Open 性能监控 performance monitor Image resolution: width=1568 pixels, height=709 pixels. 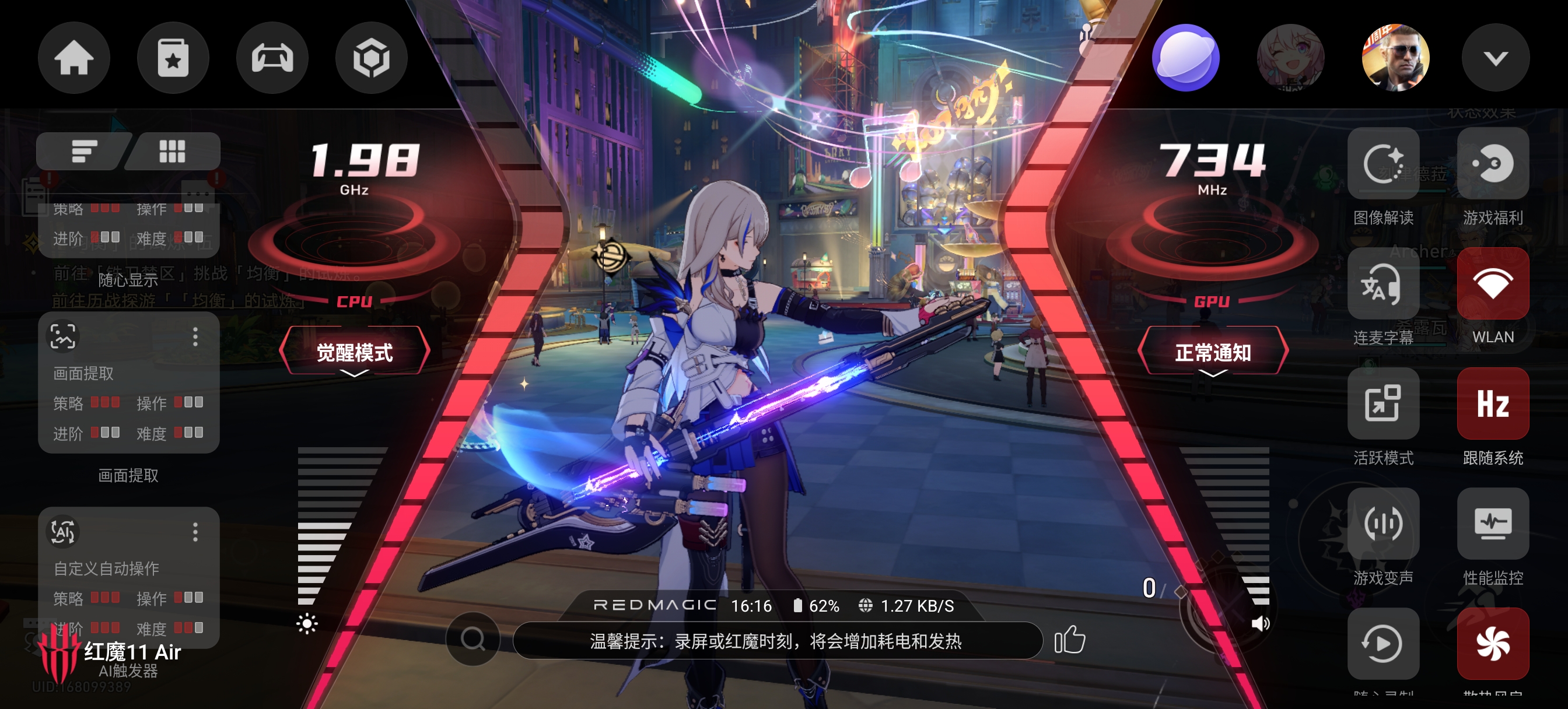(1493, 524)
